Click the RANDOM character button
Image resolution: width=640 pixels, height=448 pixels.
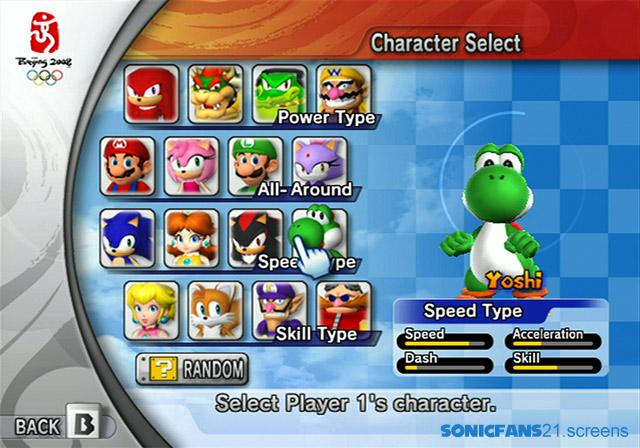(193, 369)
